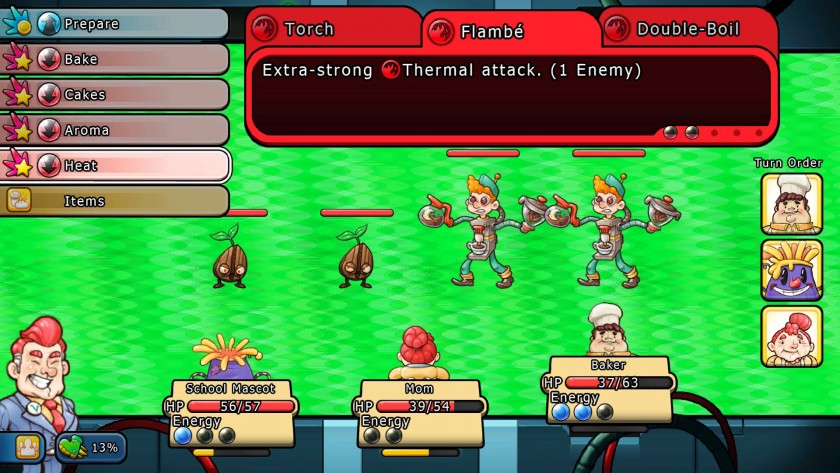The width and height of the screenshot is (840, 473).
Task: Click the School Mascot portrait in Turn Order
Action: (x=791, y=270)
